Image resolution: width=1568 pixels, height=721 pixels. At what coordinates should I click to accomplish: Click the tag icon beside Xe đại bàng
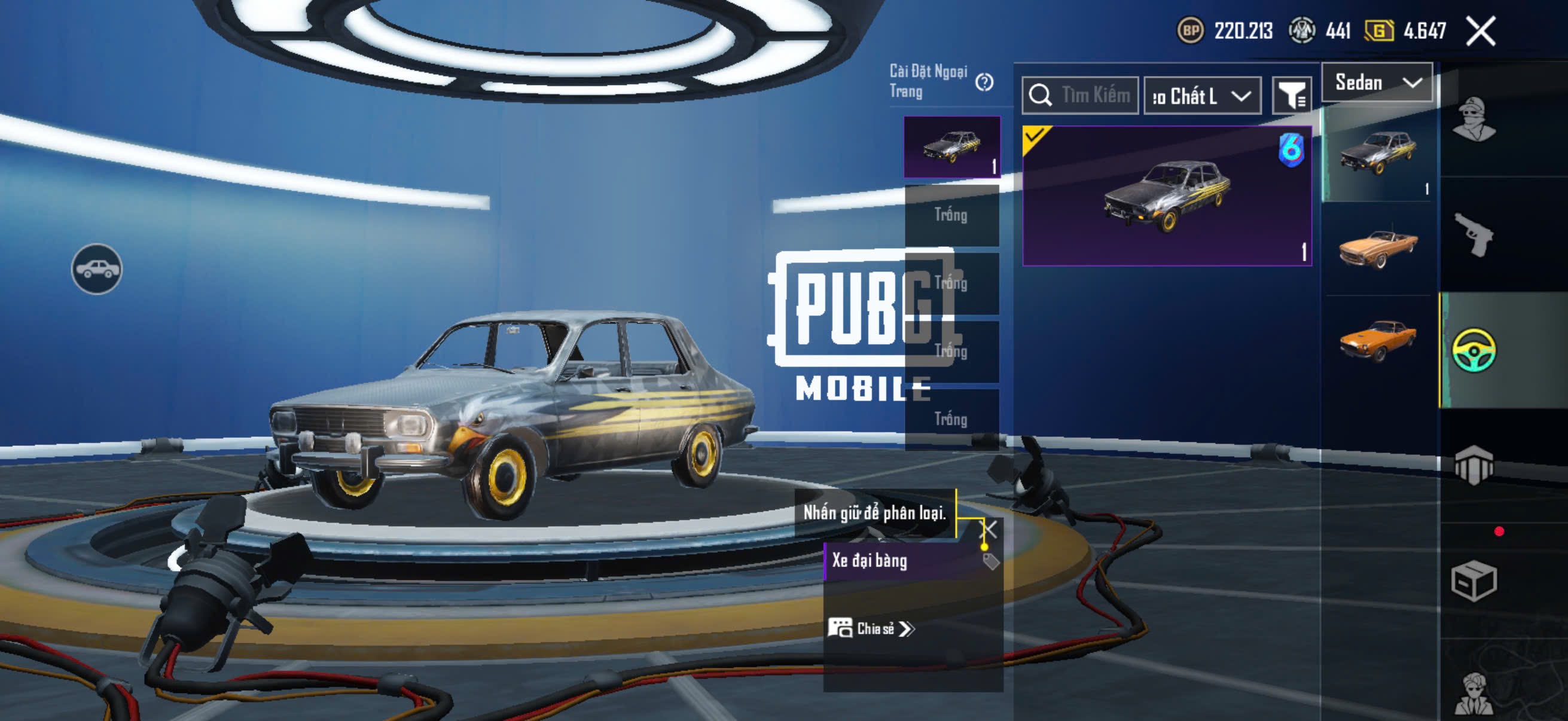991,561
